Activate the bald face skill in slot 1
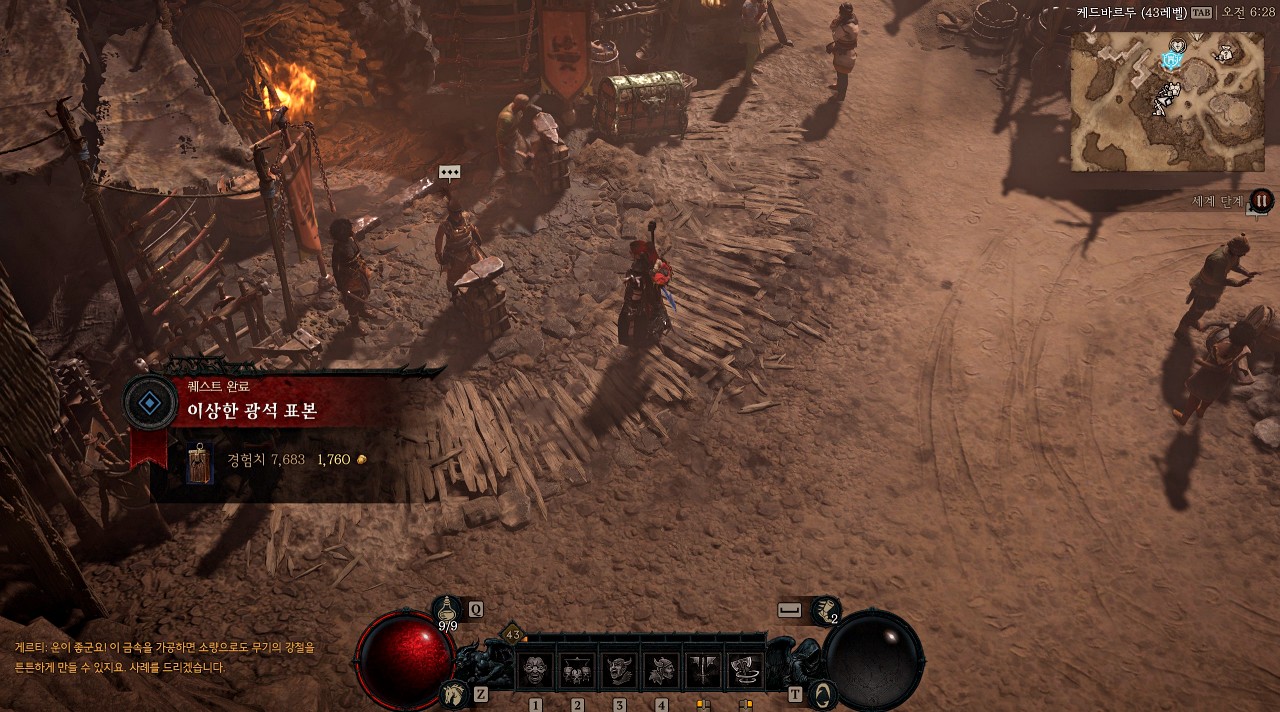The width and height of the screenshot is (1280, 712). (x=535, y=669)
